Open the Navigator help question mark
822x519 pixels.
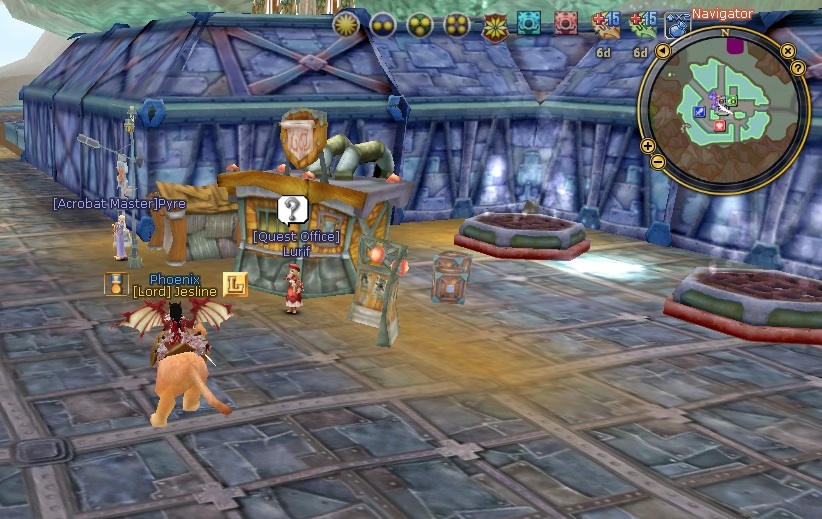click(798, 67)
